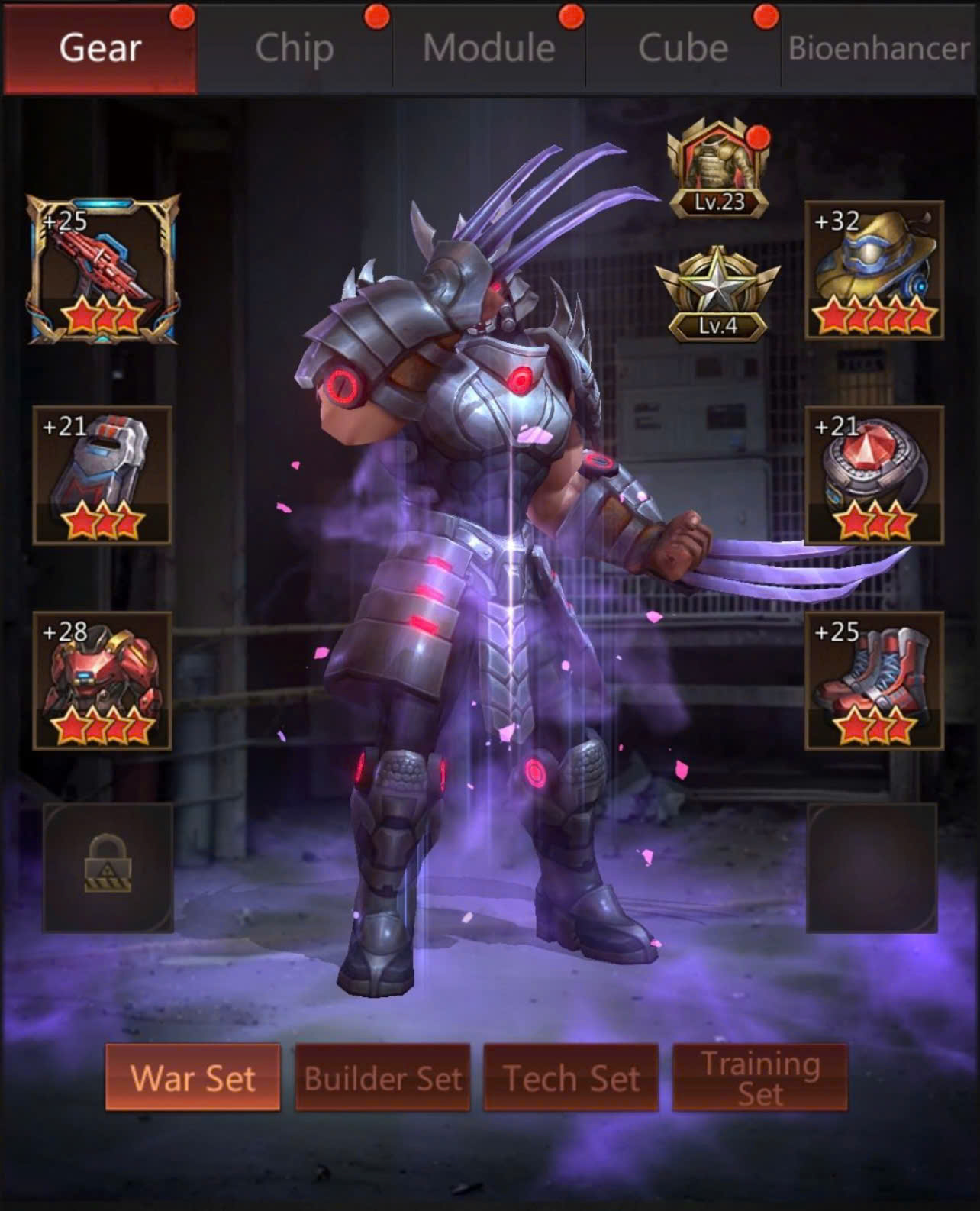Switch to the Builder Set
Image resolution: width=980 pixels, height=1211 pixels.
pos(382,1077)
